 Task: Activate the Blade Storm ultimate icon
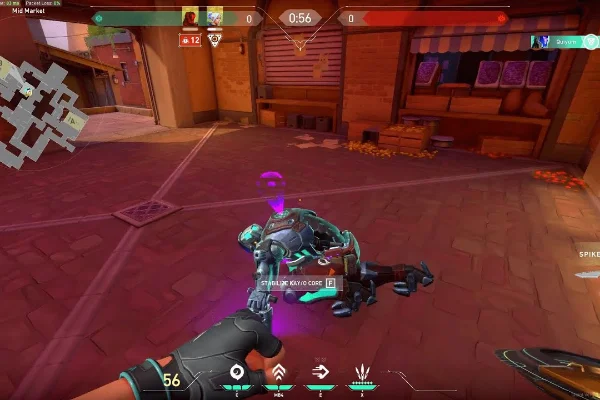point(361,373)
